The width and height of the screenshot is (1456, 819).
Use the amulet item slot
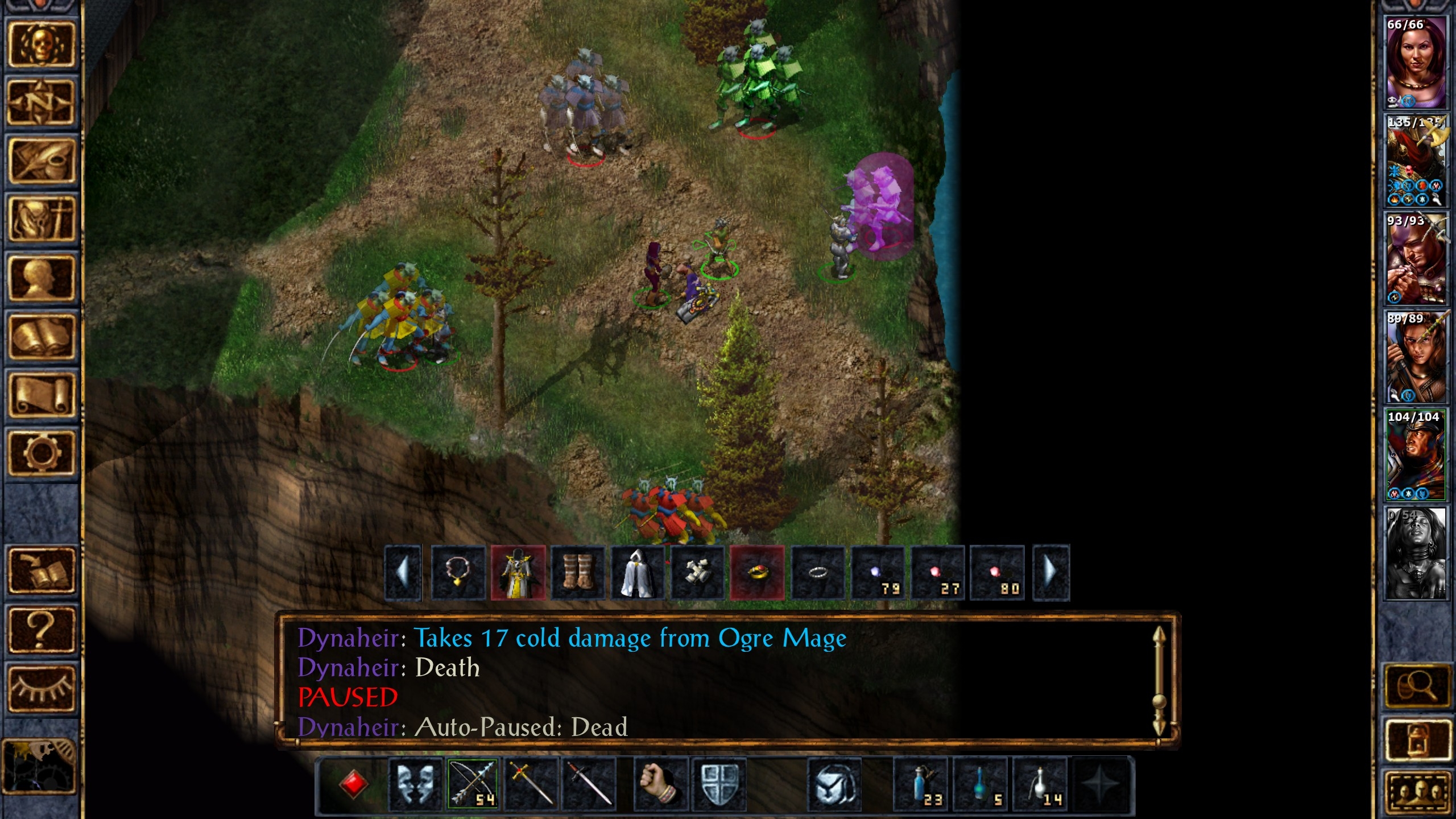point(458,573)
